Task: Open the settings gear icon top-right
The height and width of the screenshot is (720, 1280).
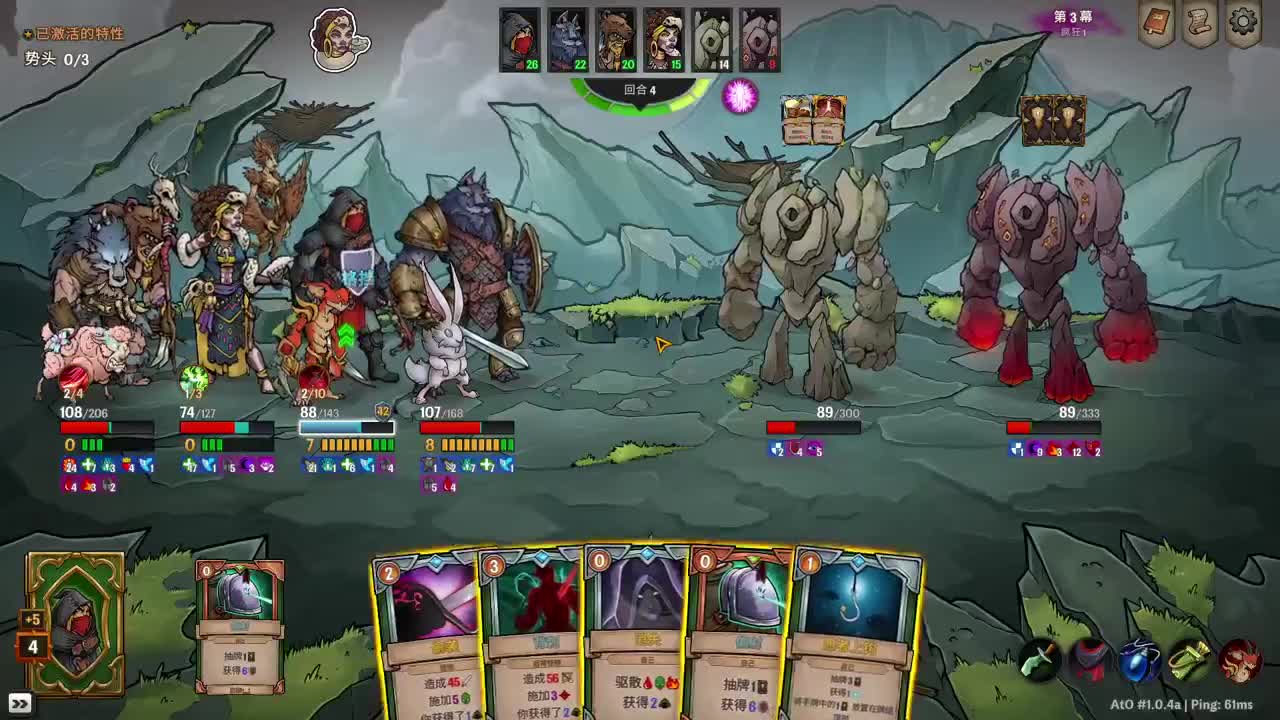Action: click(x=1242, y=22)
